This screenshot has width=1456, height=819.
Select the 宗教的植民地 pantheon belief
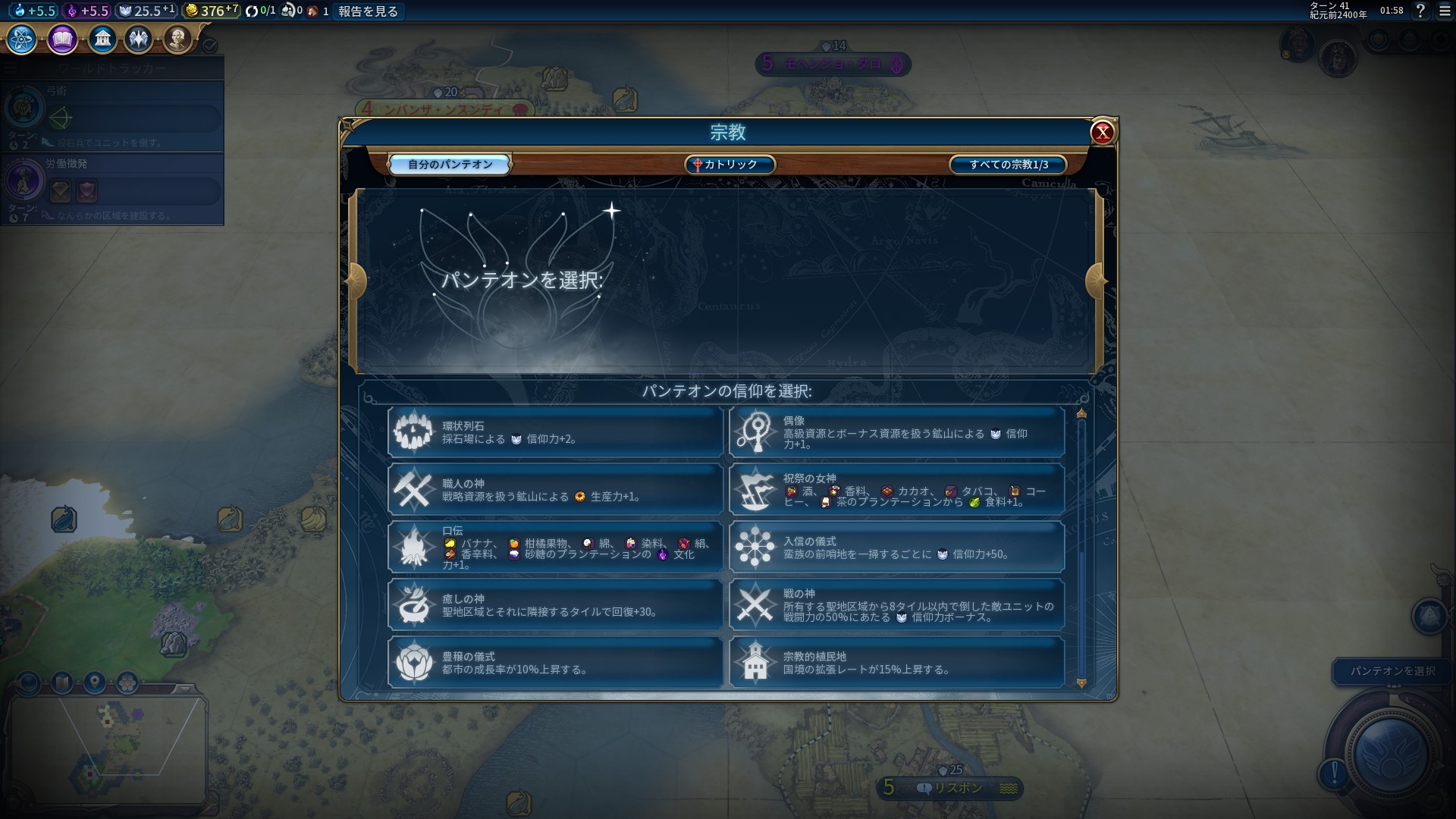point(896,663)
